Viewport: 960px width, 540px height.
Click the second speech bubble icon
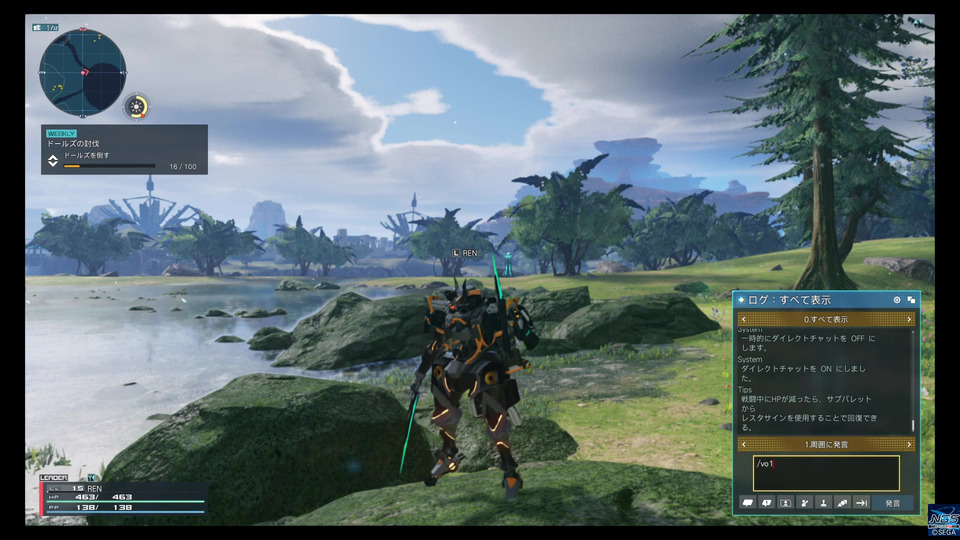coord(767,503)
